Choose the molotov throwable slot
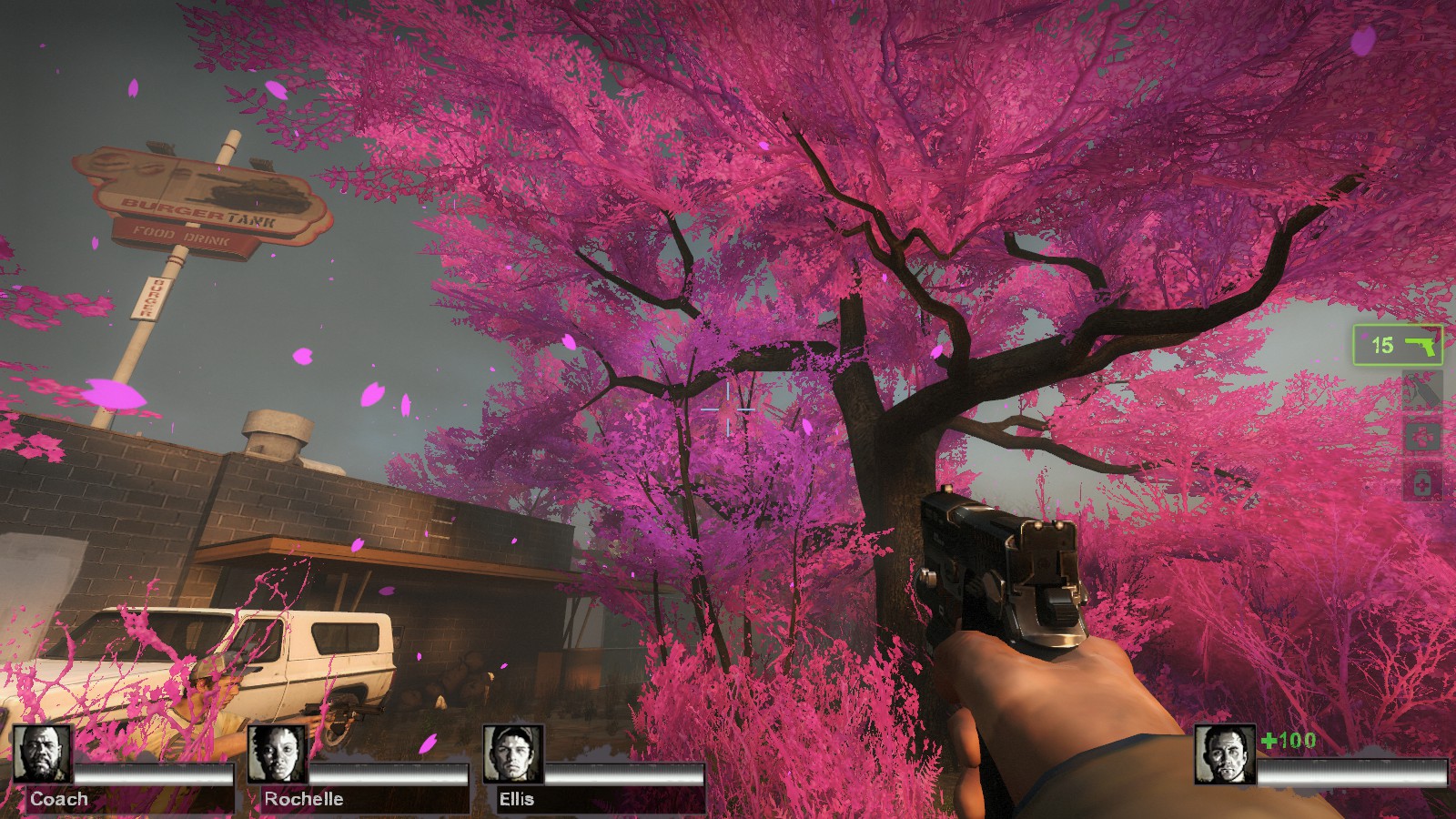 (x=1422, y=392)
